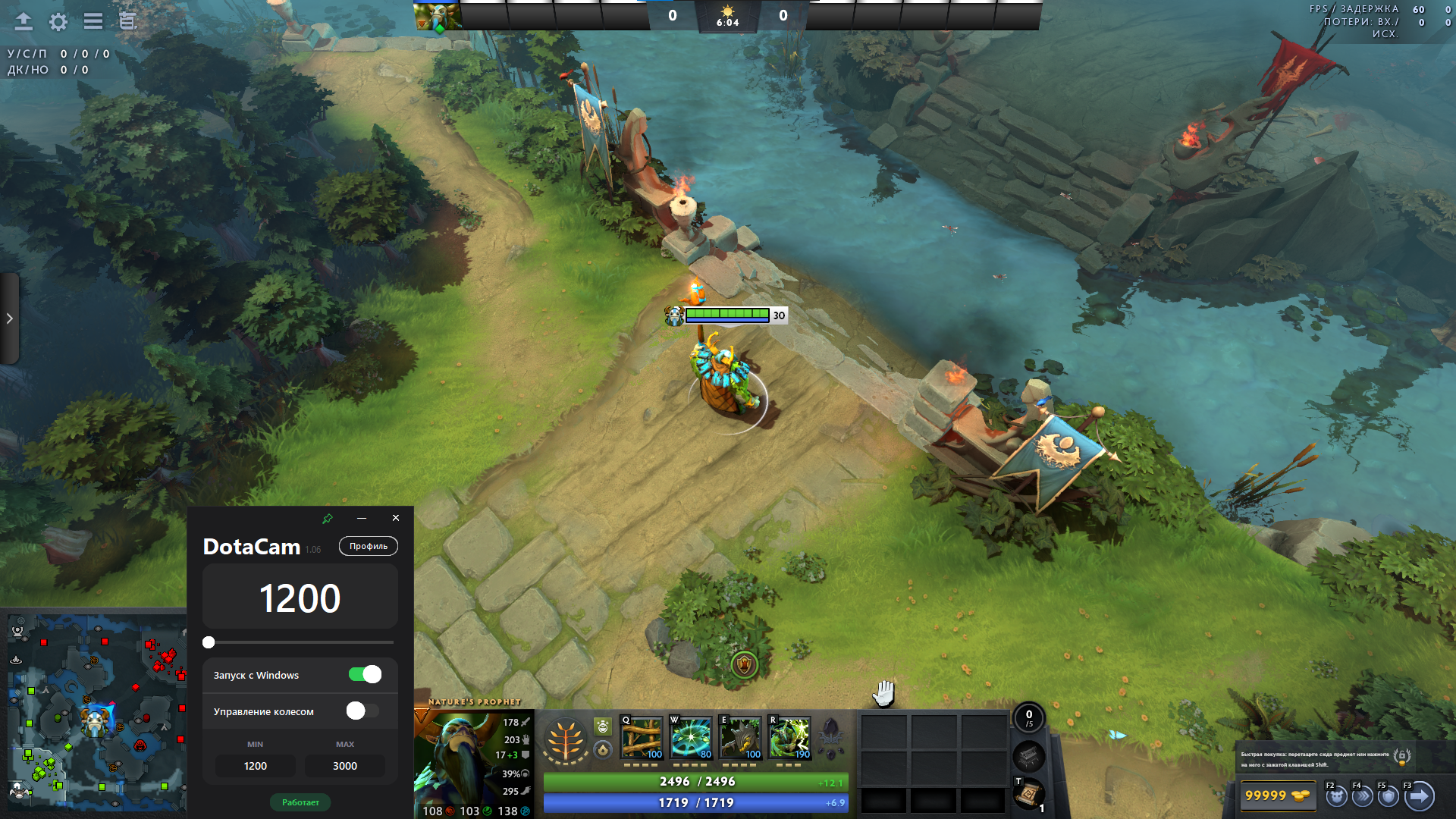
Task: Toggle Запуск с Windows switch
Action: coord(365,674)
